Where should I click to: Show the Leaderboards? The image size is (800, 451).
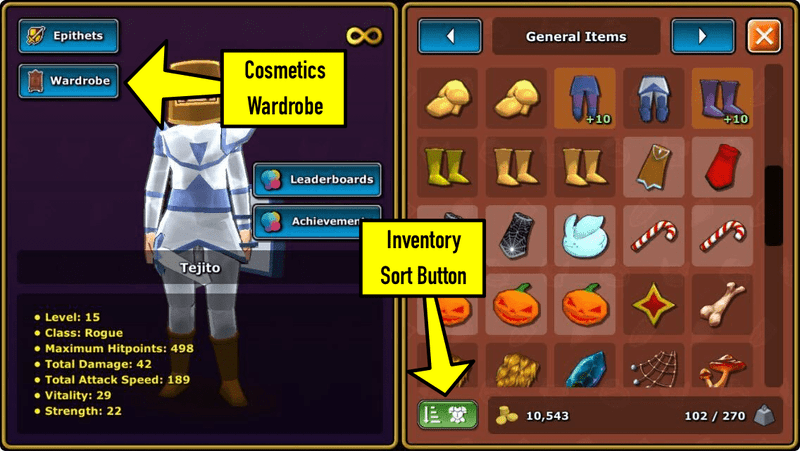(x=317, y=180)
